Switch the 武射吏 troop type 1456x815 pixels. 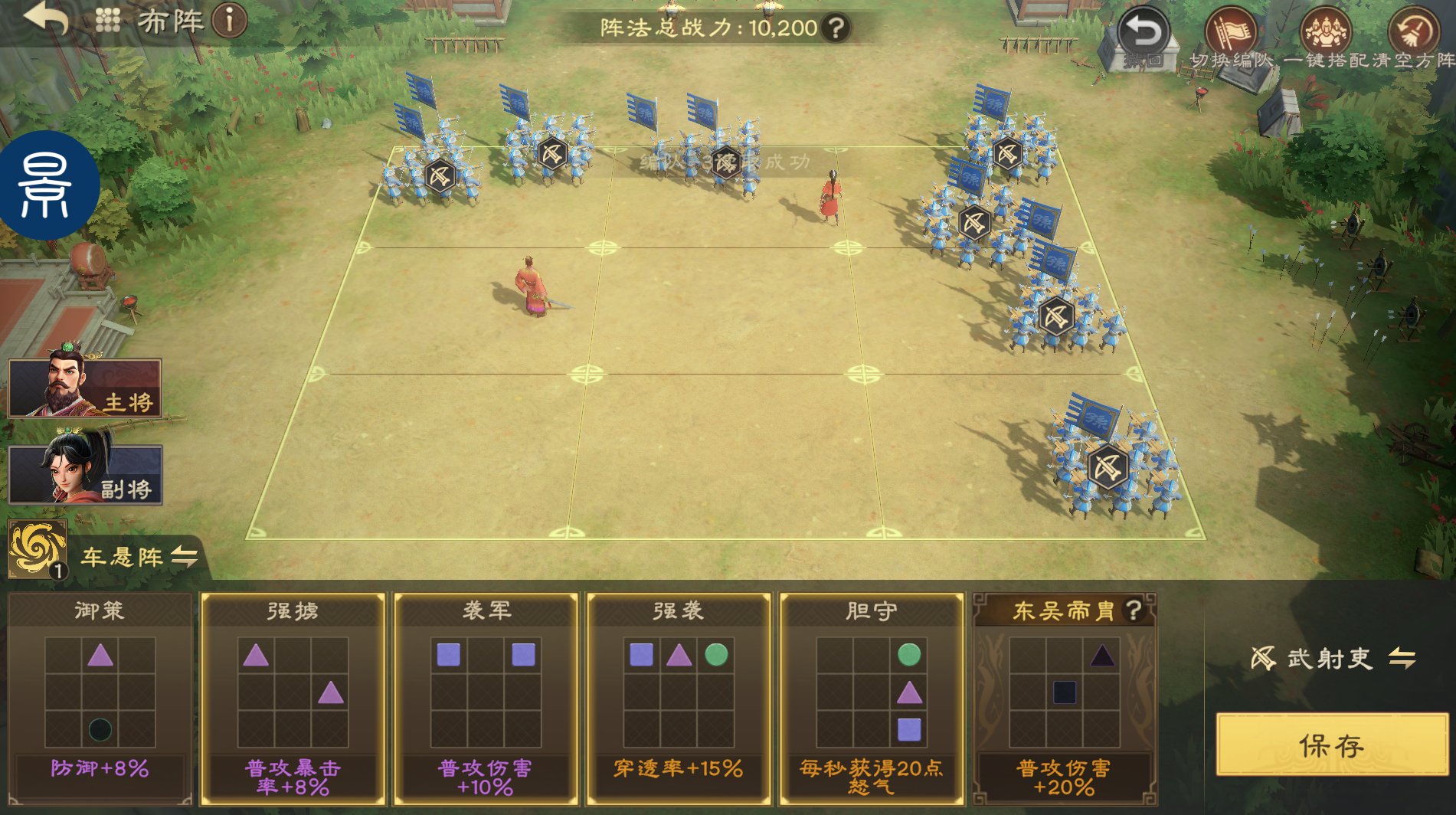[1402, 658]
